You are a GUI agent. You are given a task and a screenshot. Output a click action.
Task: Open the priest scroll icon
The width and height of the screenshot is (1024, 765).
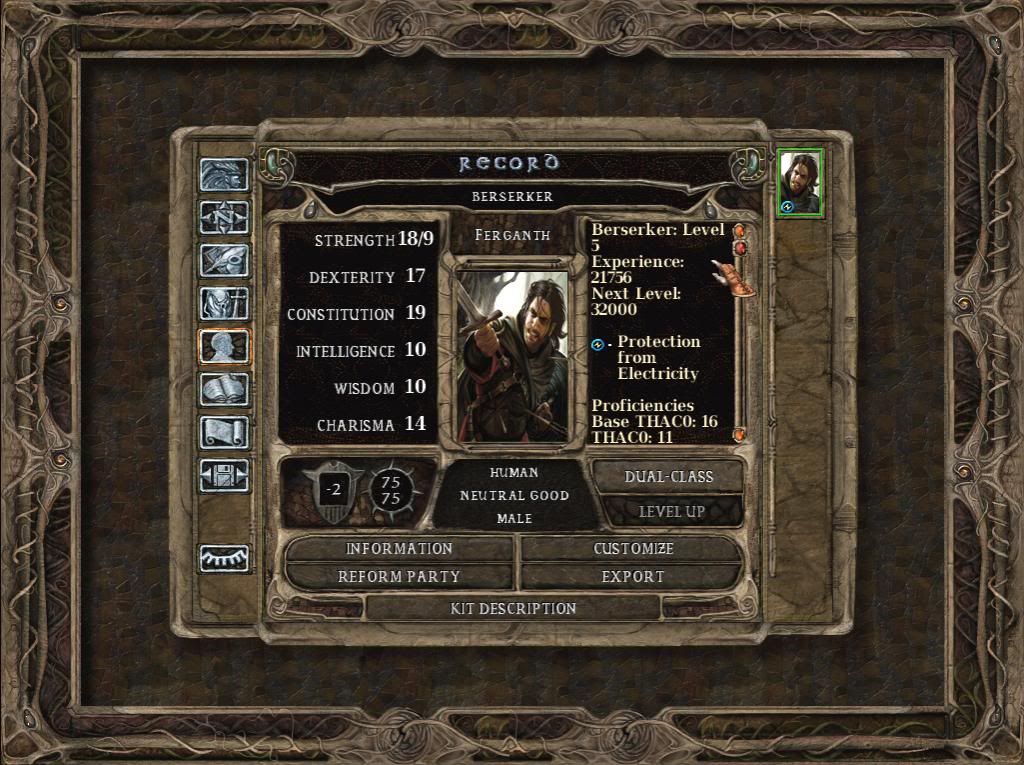click(x=224, y=432)
